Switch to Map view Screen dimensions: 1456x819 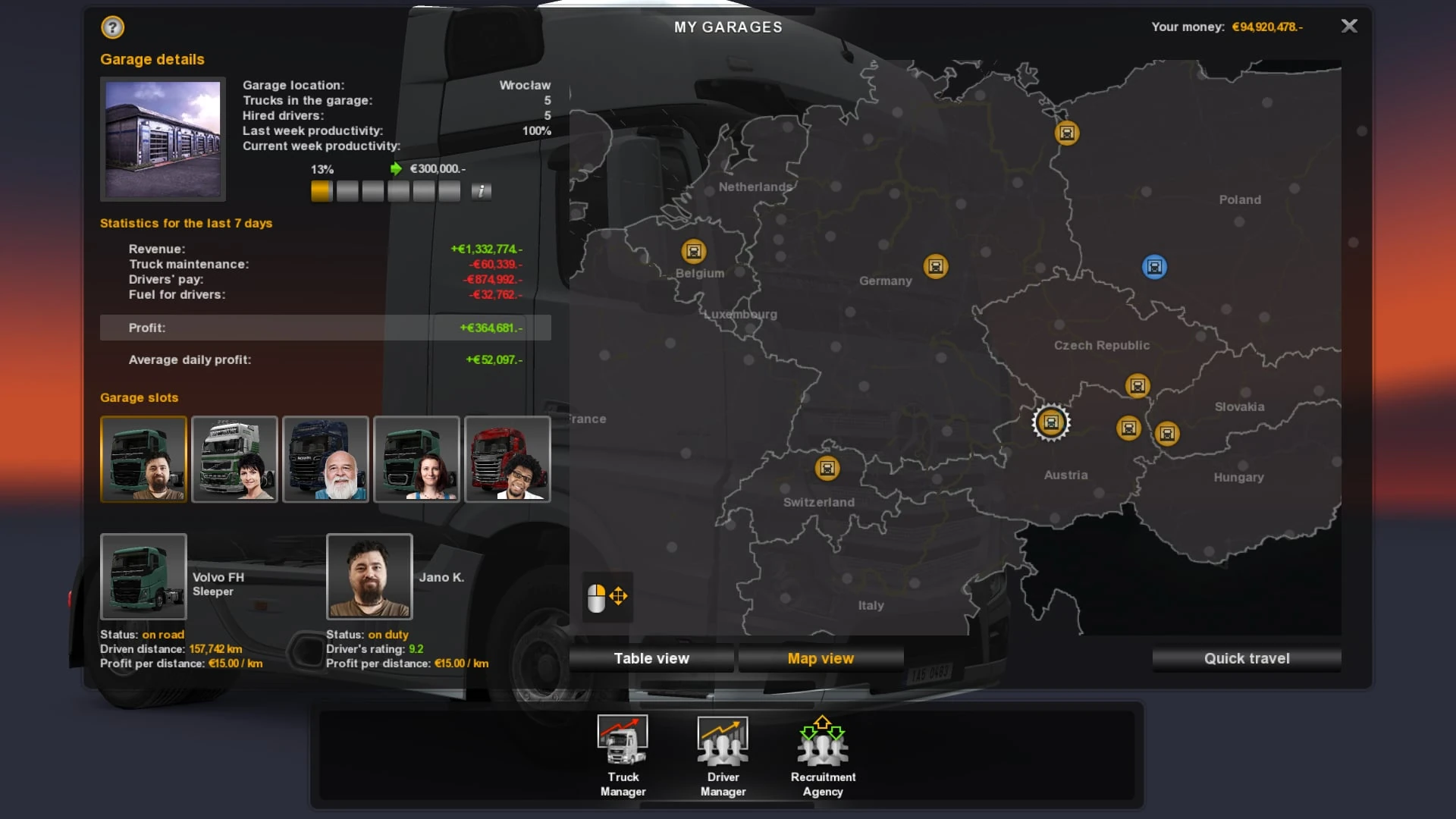tap(821, 658)
